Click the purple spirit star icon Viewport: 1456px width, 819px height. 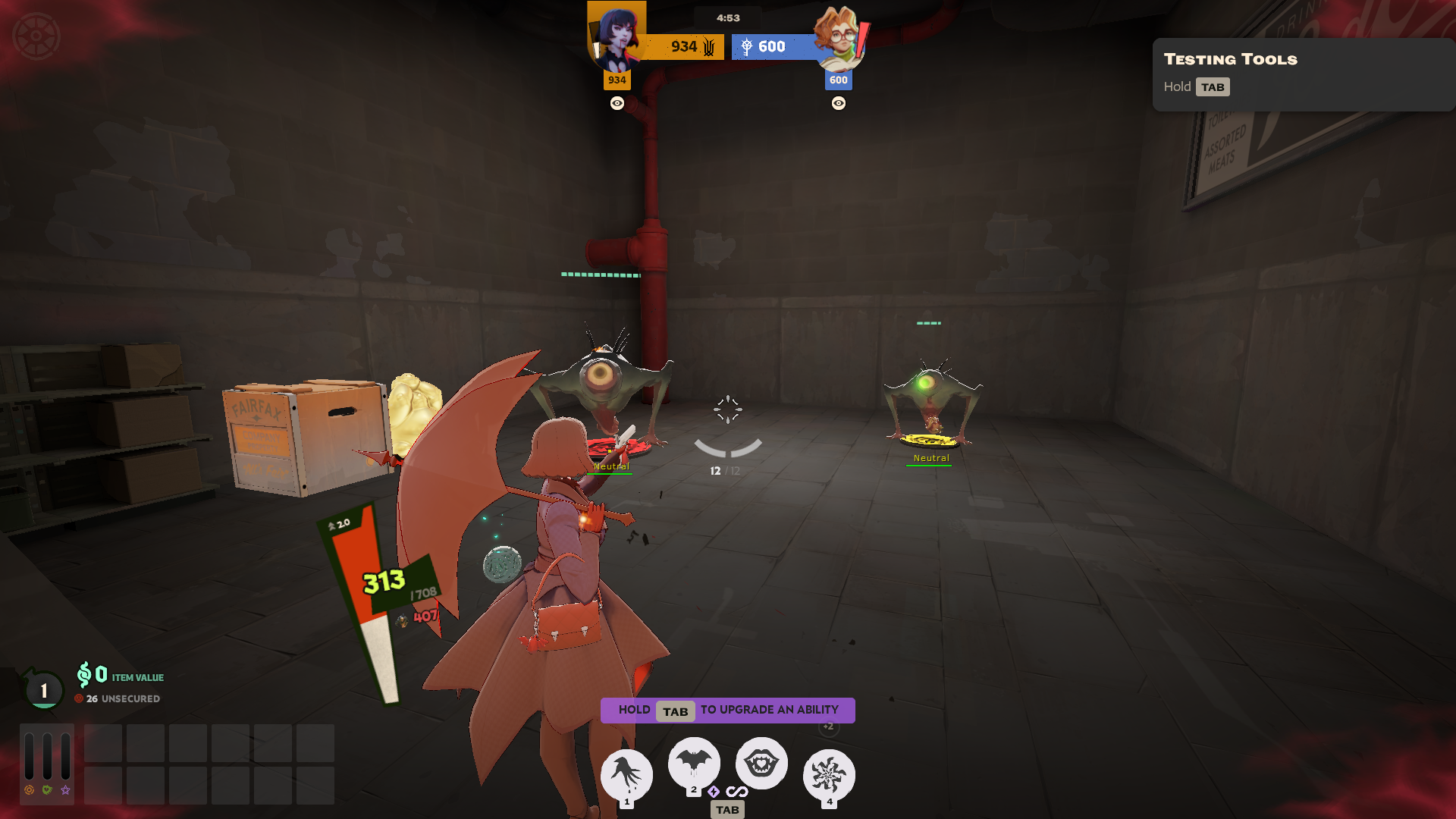[x=64, y=791]
